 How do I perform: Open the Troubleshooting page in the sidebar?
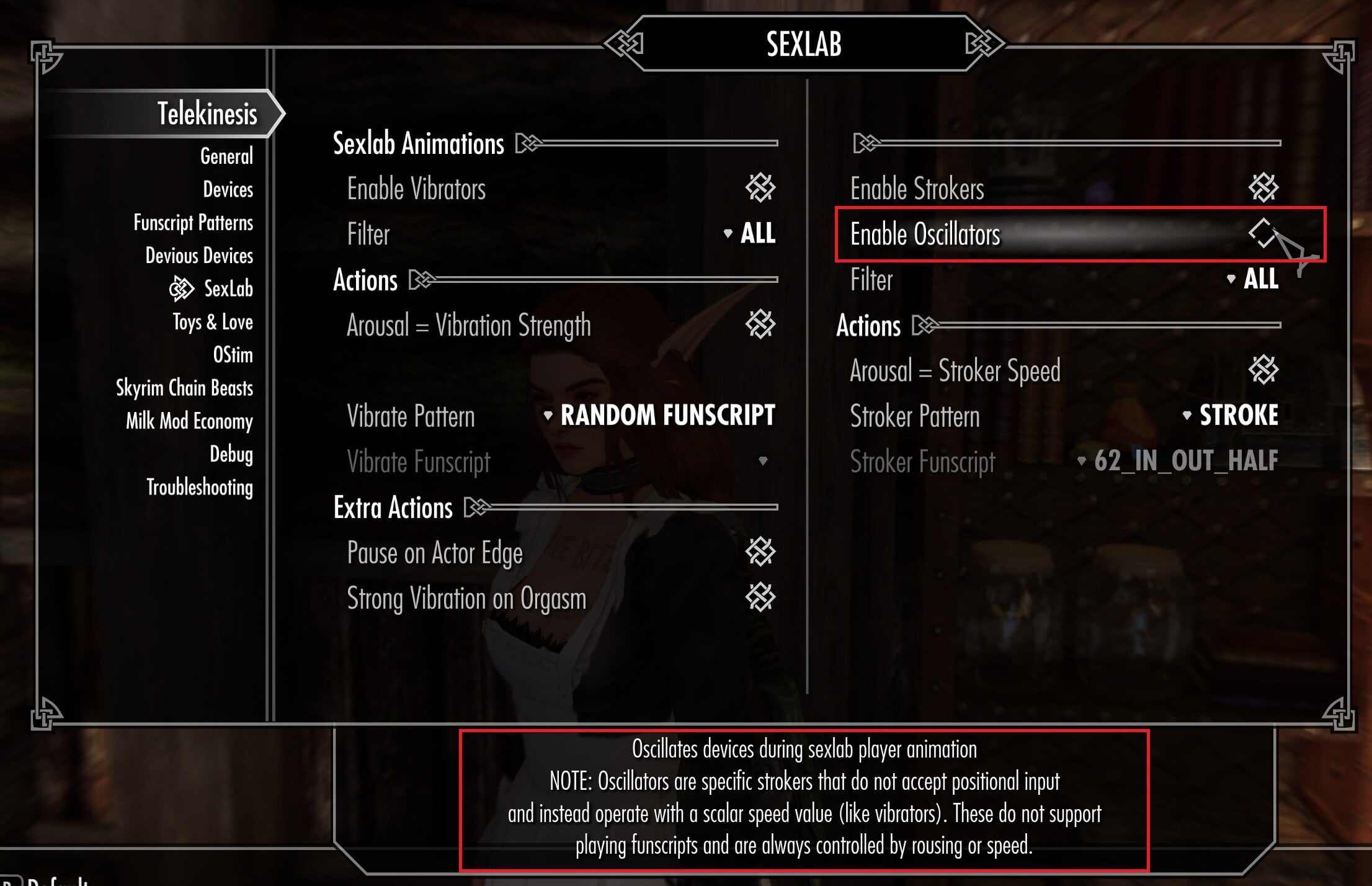click(199, 488)
